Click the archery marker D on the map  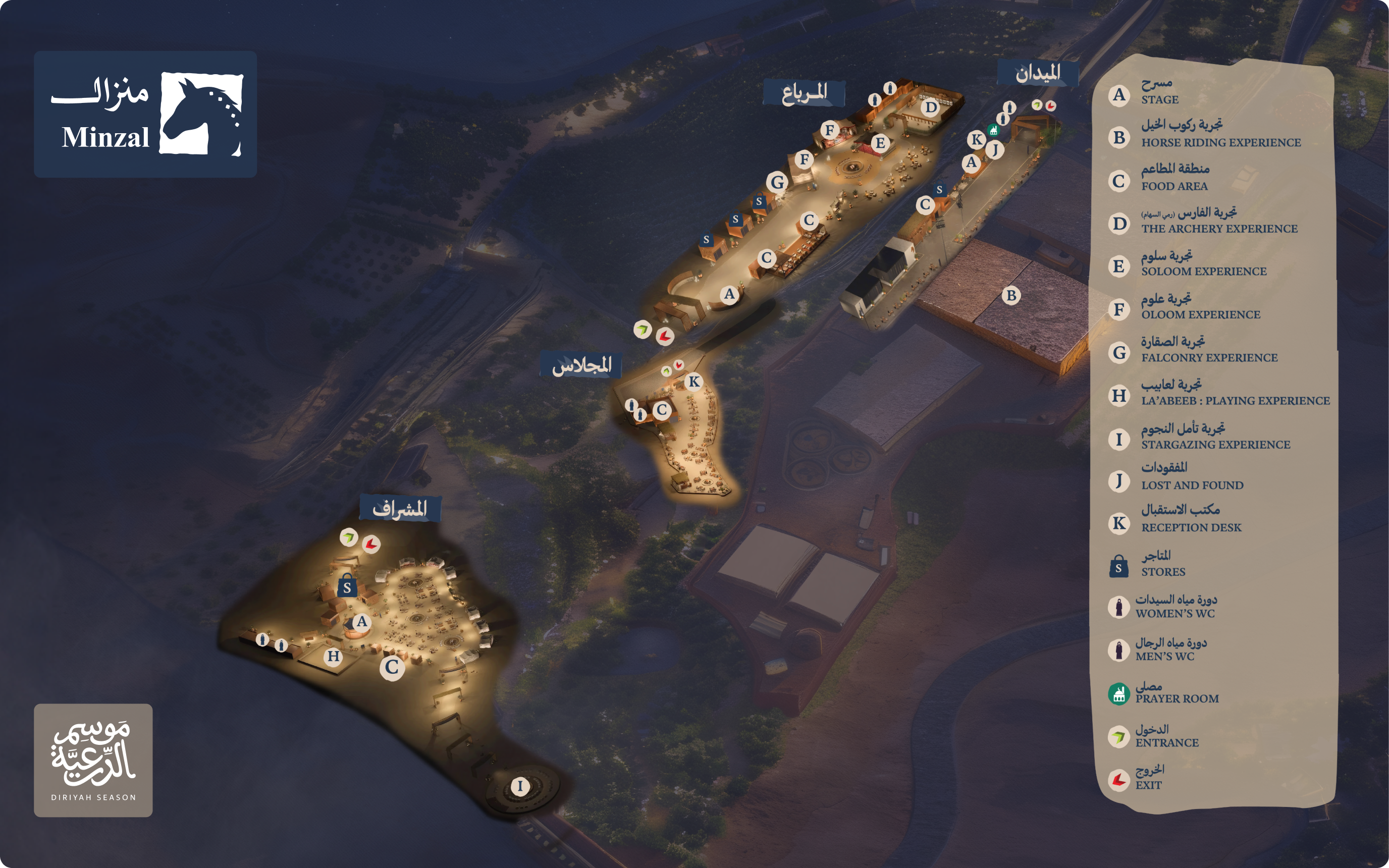pyautogui.click(x=930, y=107)
